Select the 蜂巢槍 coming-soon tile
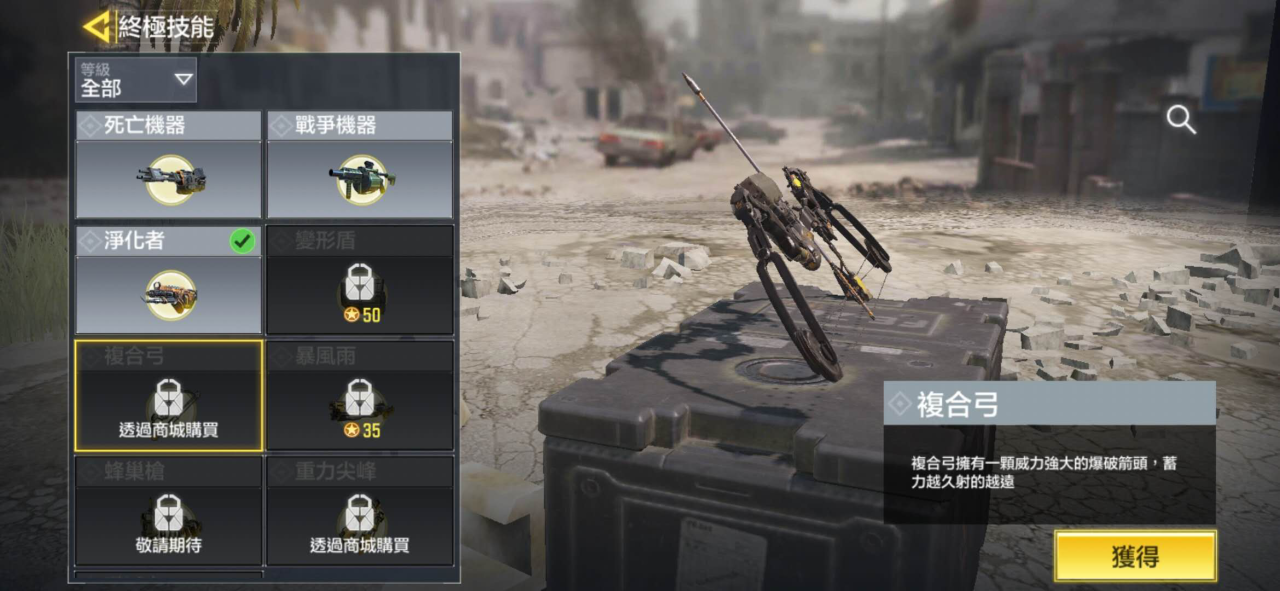This screenshot has height=591, width=1280. pos(169,511)
